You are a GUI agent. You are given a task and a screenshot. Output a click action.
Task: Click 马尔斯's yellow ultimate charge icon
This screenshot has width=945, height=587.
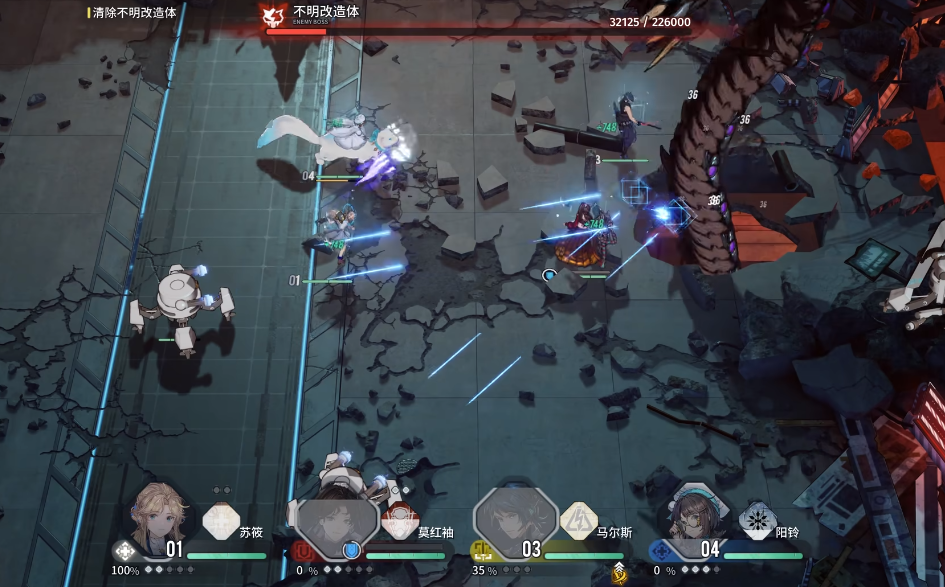pos(481,550)
